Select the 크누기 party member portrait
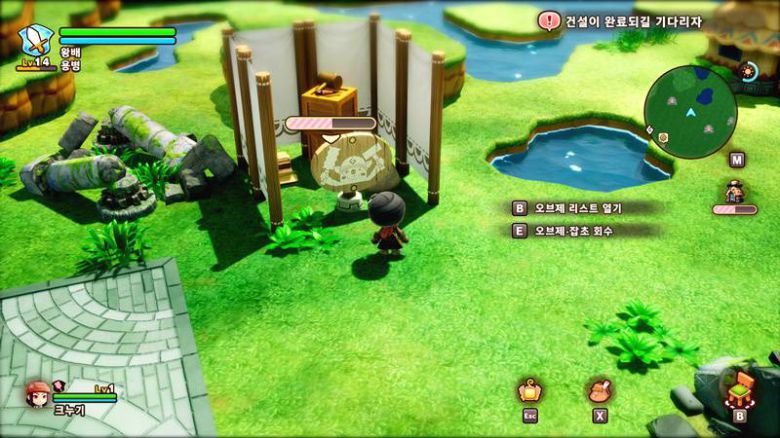 (x=38, y=393)
